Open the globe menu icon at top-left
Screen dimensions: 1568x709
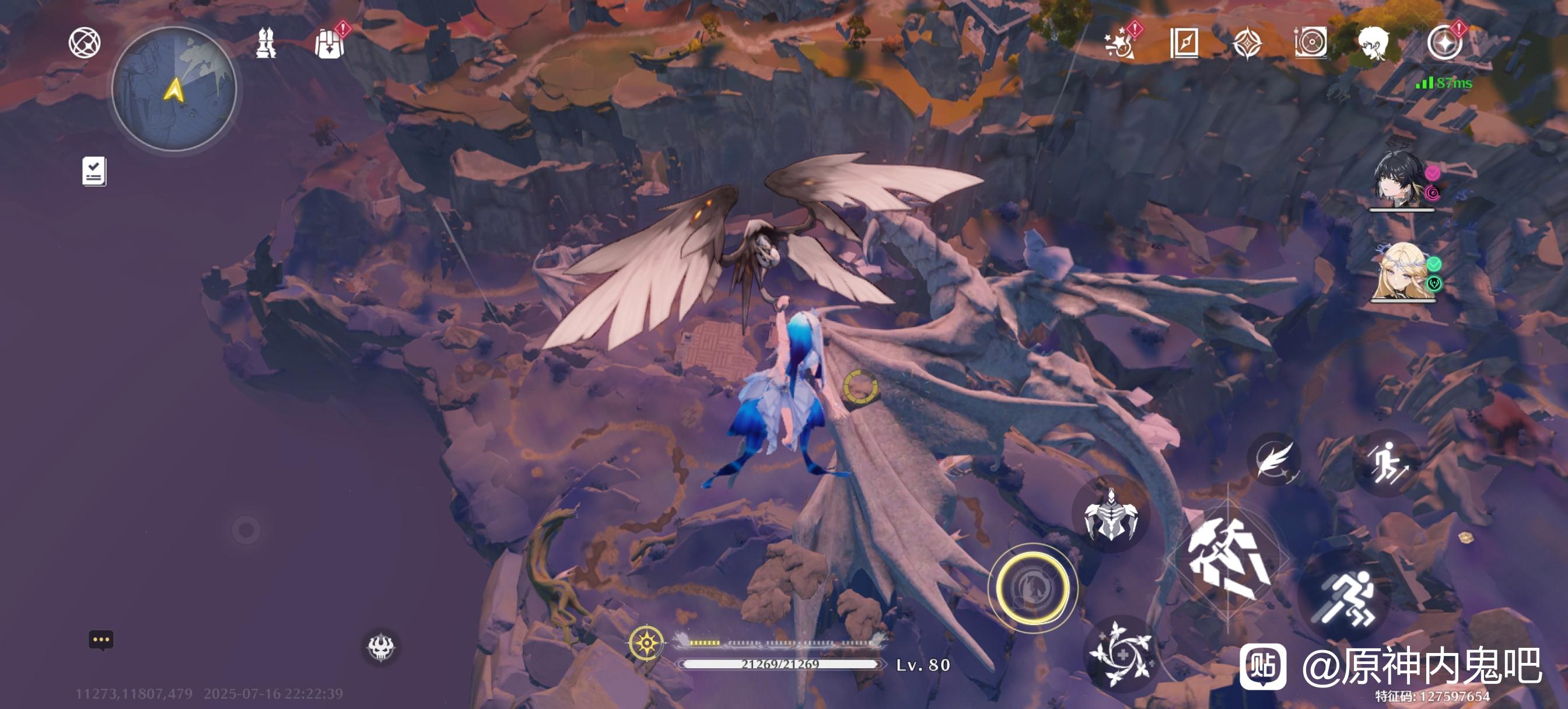point(84,43)
